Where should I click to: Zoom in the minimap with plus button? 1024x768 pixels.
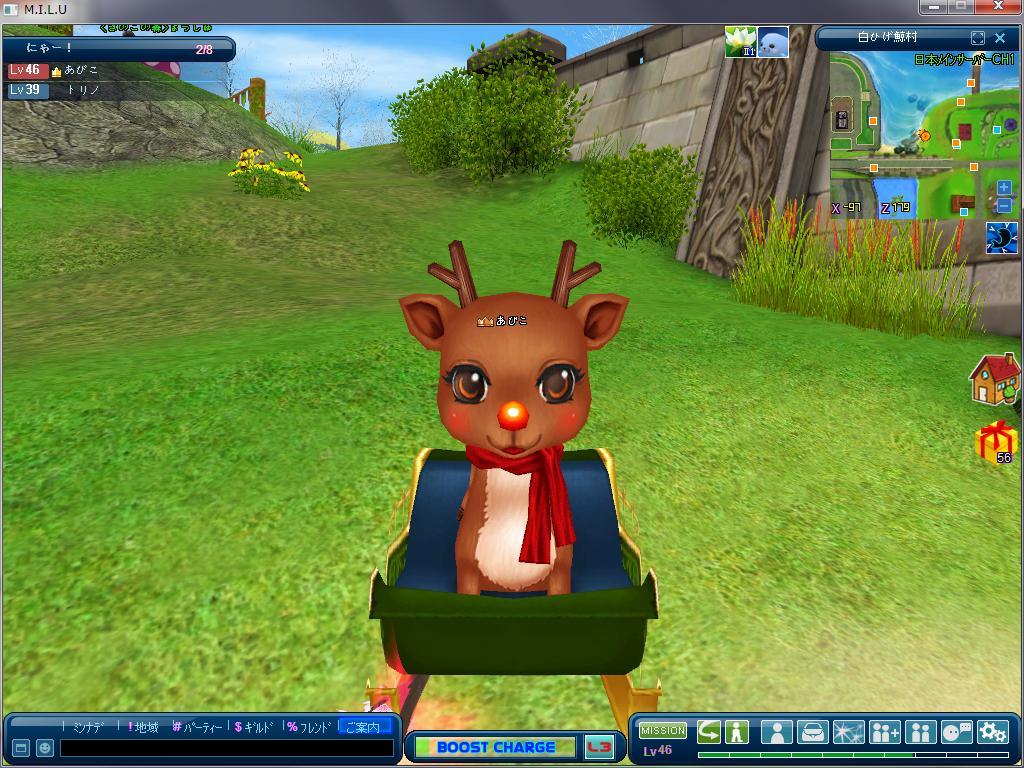click(1004, 188)
